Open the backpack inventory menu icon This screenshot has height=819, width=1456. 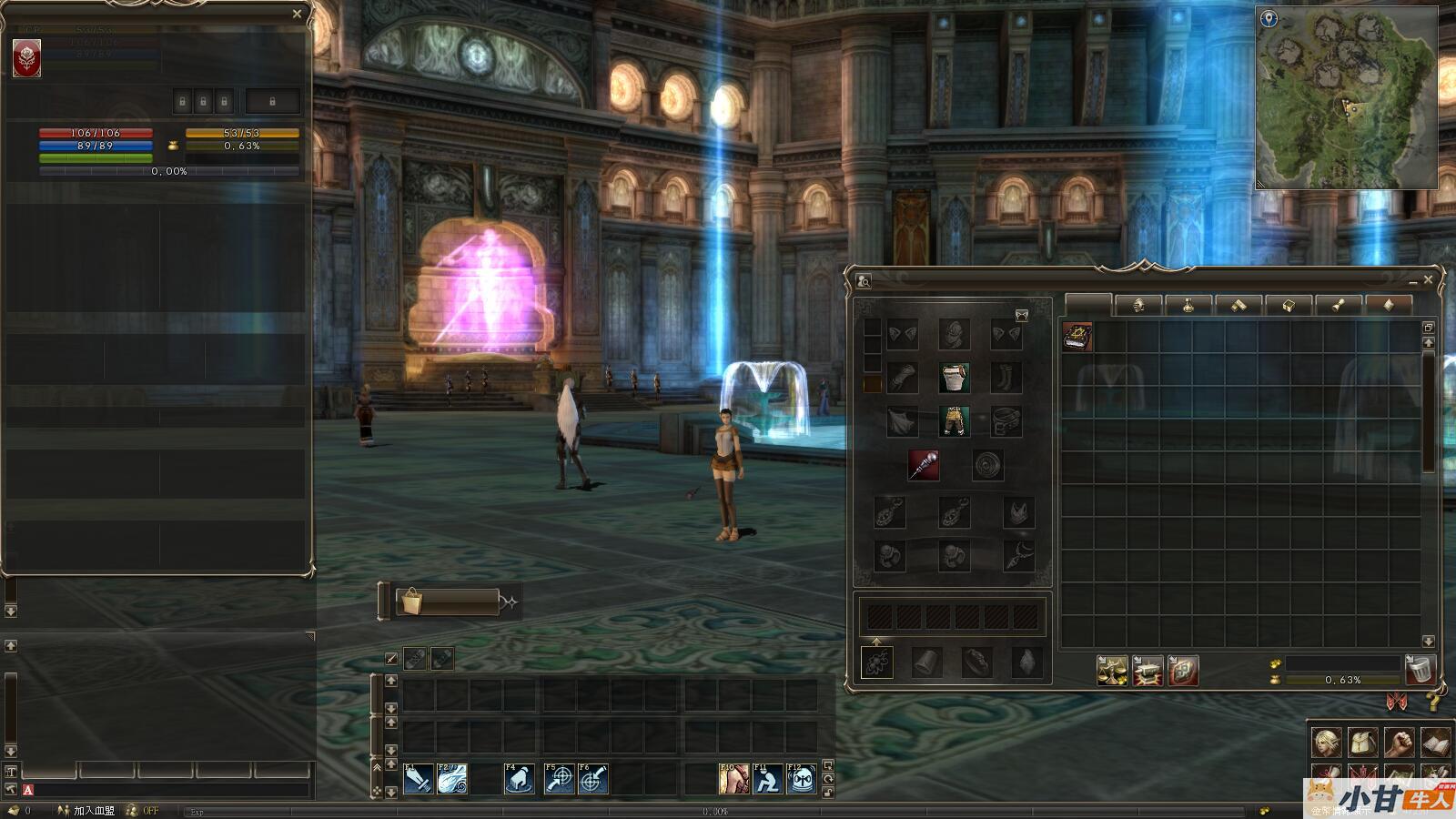[1362, 743]
